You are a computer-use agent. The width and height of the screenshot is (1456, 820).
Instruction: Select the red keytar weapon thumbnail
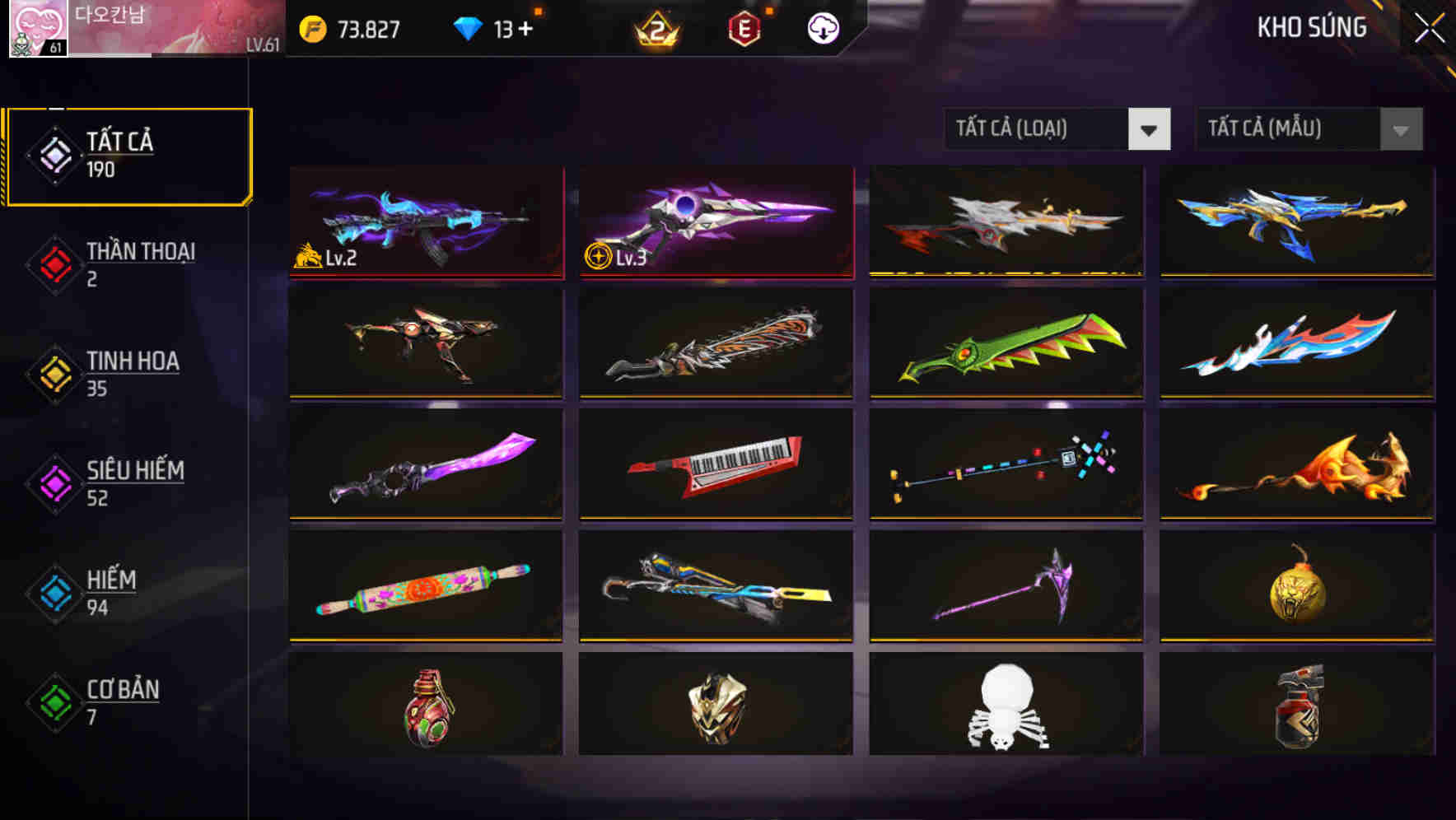[x=716, y=465]
